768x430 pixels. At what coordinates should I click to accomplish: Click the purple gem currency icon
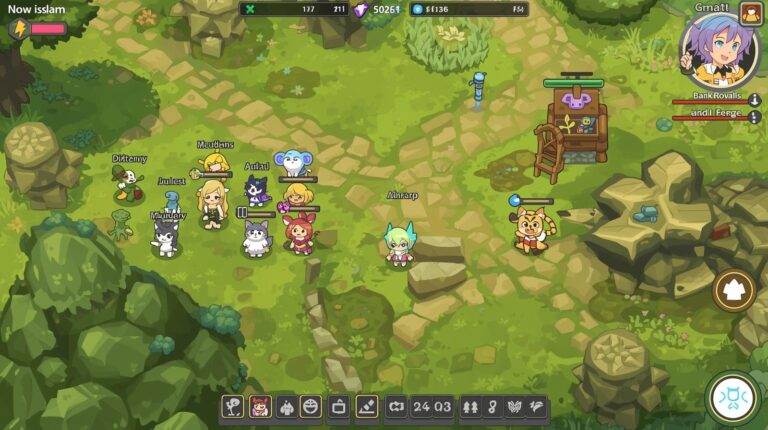click(x=360, y=9)
